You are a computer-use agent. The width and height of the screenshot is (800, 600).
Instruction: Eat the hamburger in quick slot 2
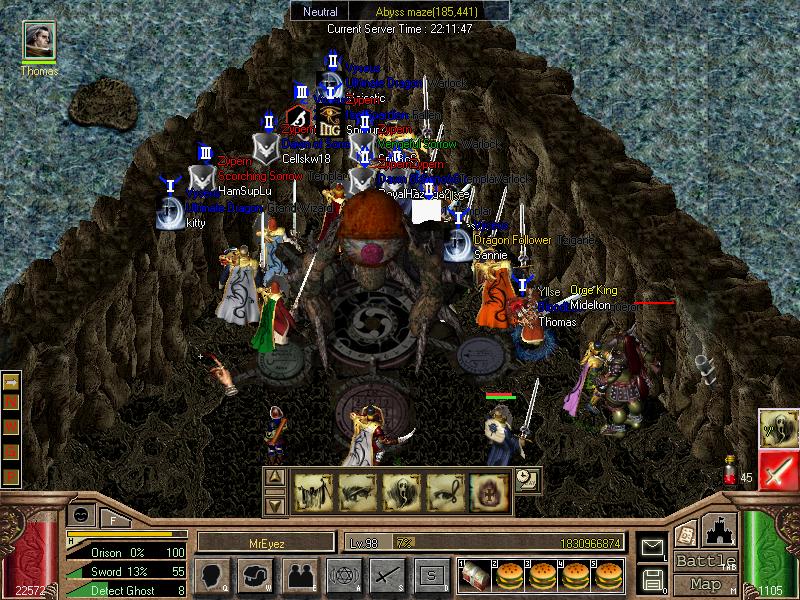510,575
